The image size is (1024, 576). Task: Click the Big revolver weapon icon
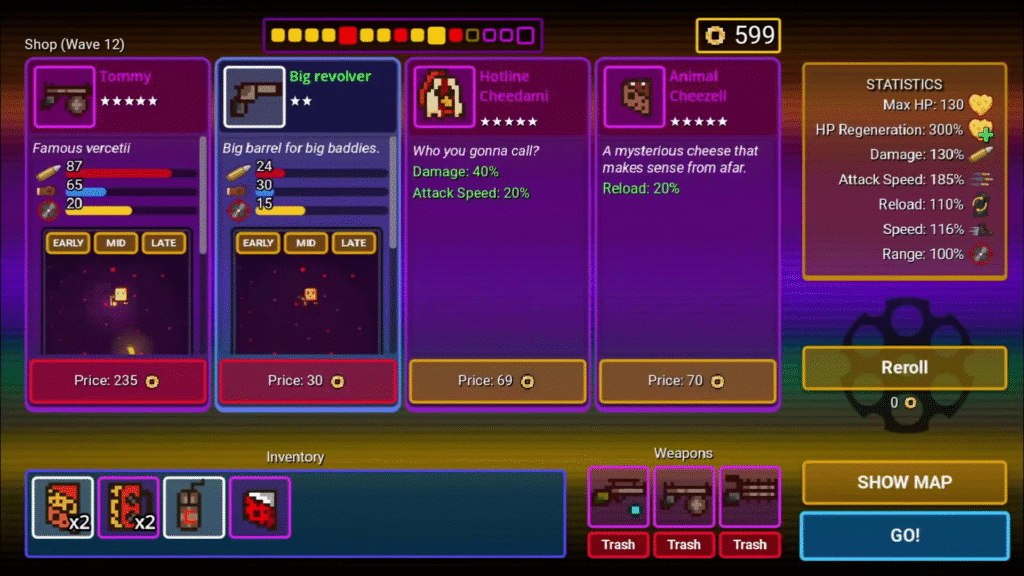point(254,97)
